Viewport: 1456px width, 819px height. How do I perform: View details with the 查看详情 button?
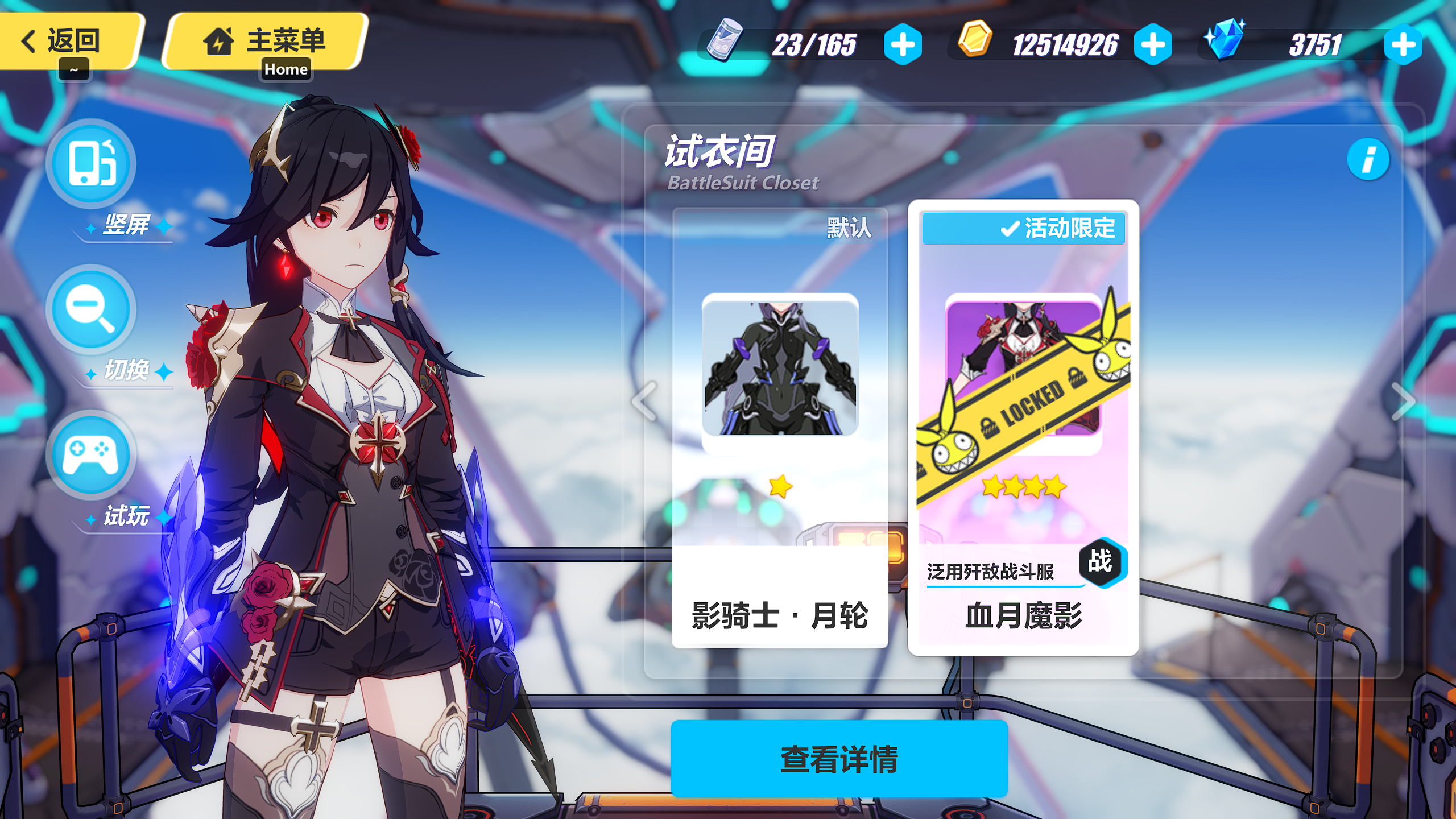(839, 759)
